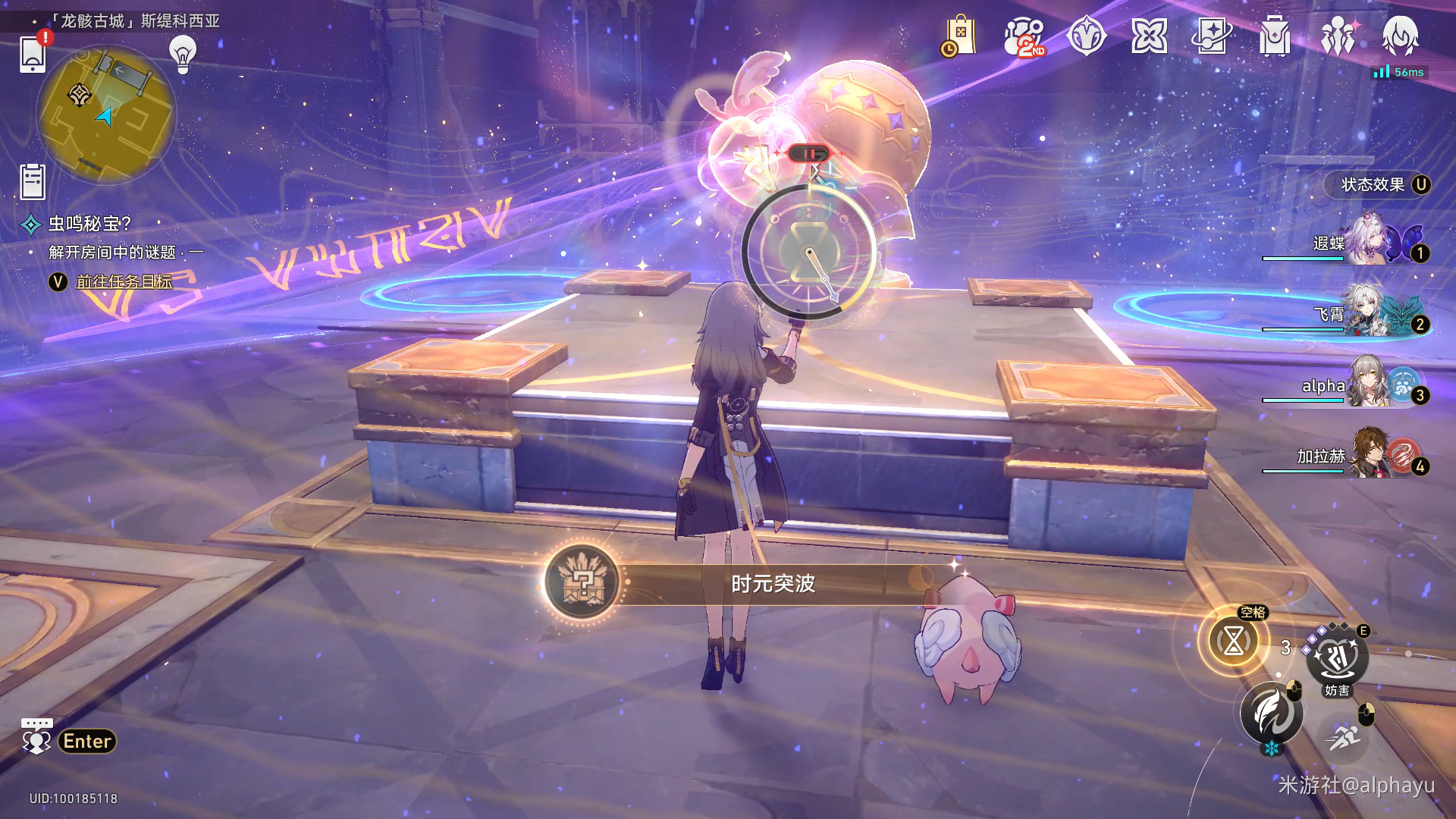1456x819 pixels.
Task: Open the chat speech icon
Action: click(36, 737)
